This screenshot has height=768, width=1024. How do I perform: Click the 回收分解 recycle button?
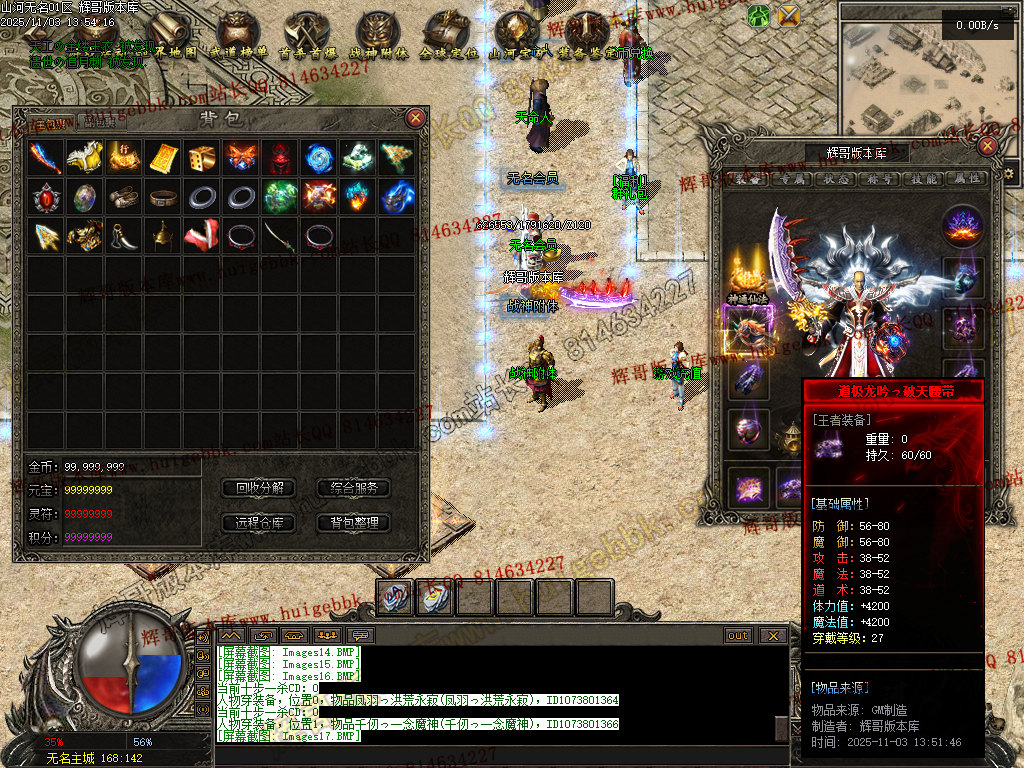click(x=259, y=488)
